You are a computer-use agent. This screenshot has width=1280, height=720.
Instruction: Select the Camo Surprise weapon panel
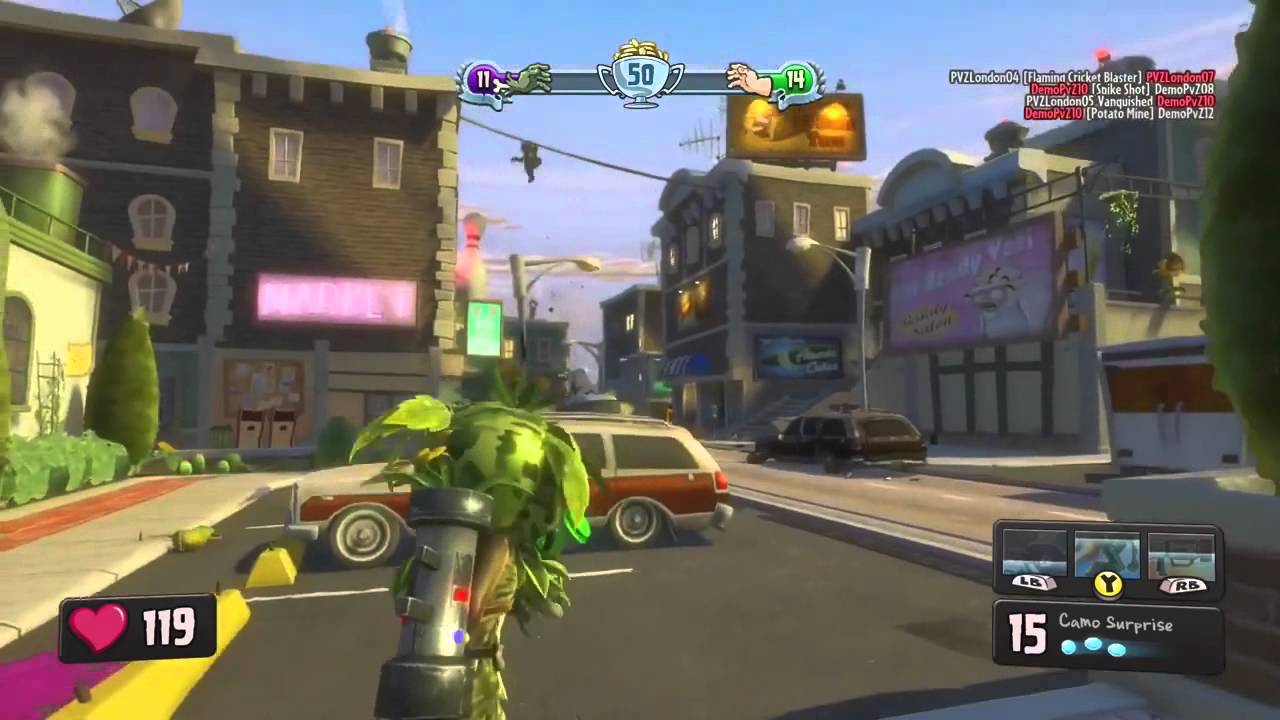coord(1108,635)
